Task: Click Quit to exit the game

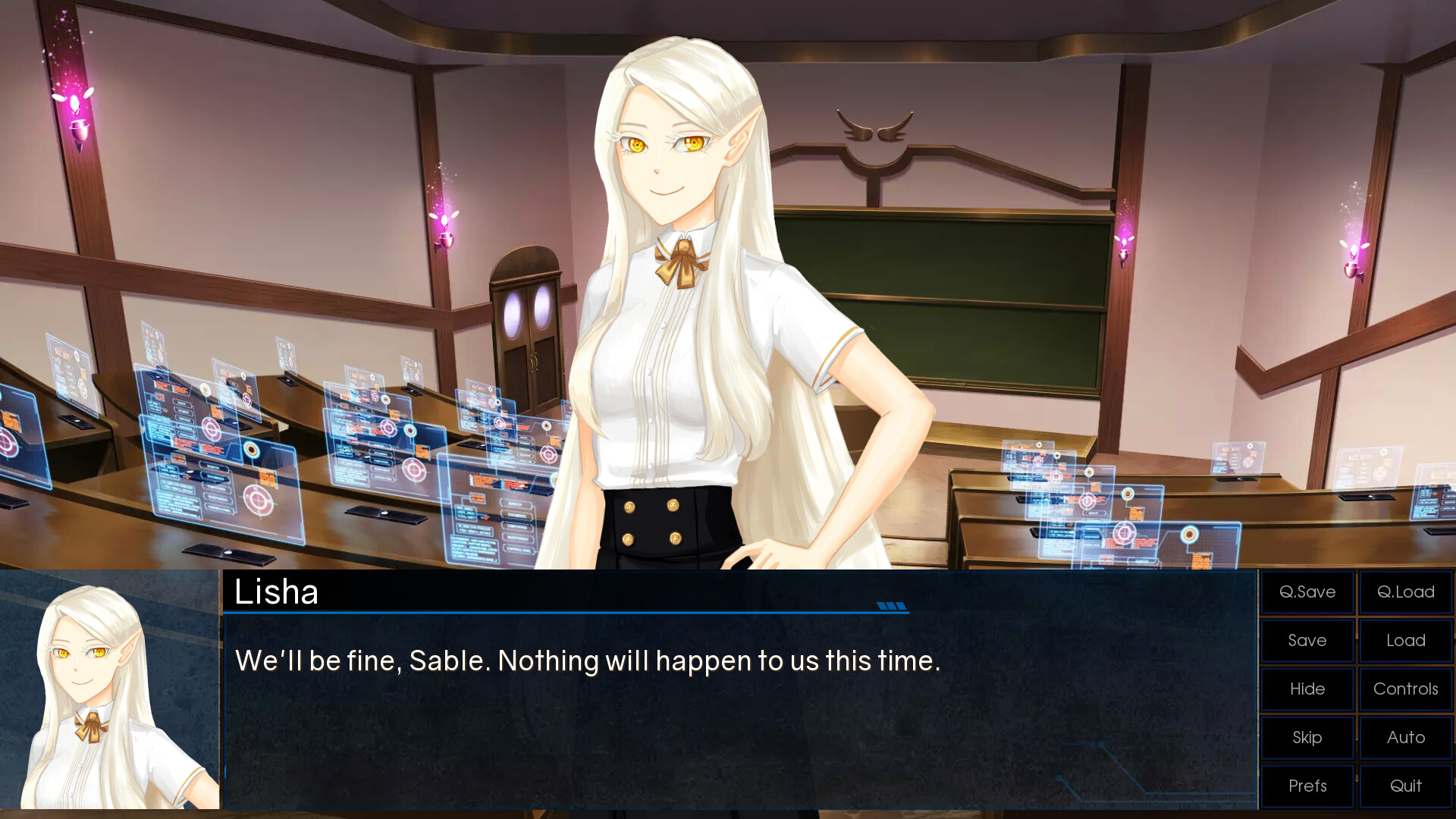Action: coord(1405,786)
